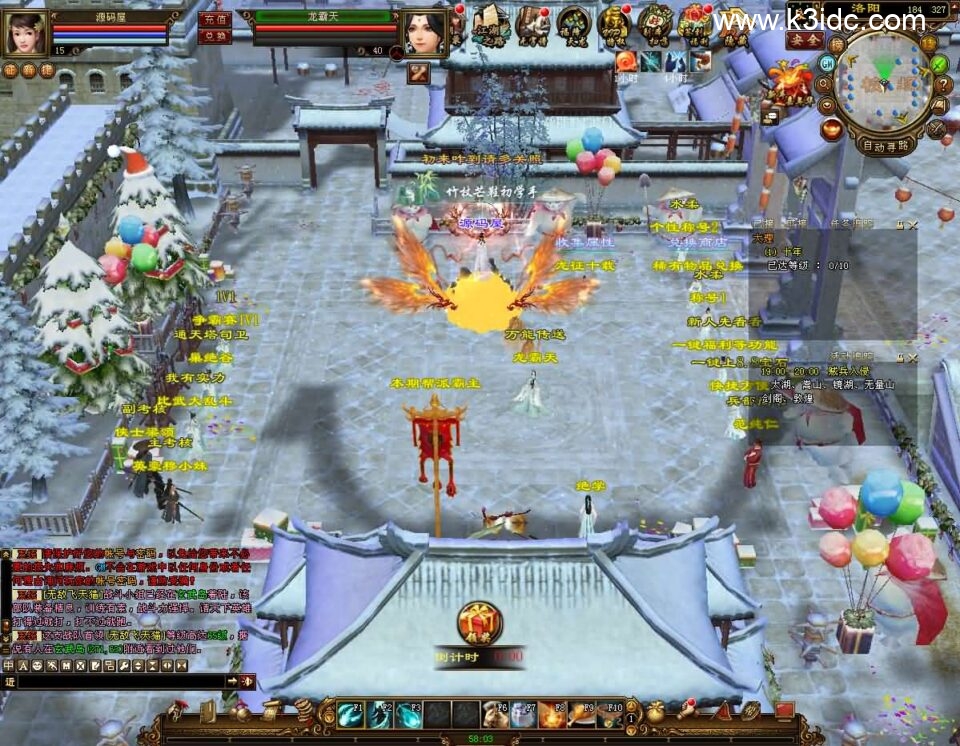Use the F9 roasted meat item
960x746 pixels.
coord(582,714)
